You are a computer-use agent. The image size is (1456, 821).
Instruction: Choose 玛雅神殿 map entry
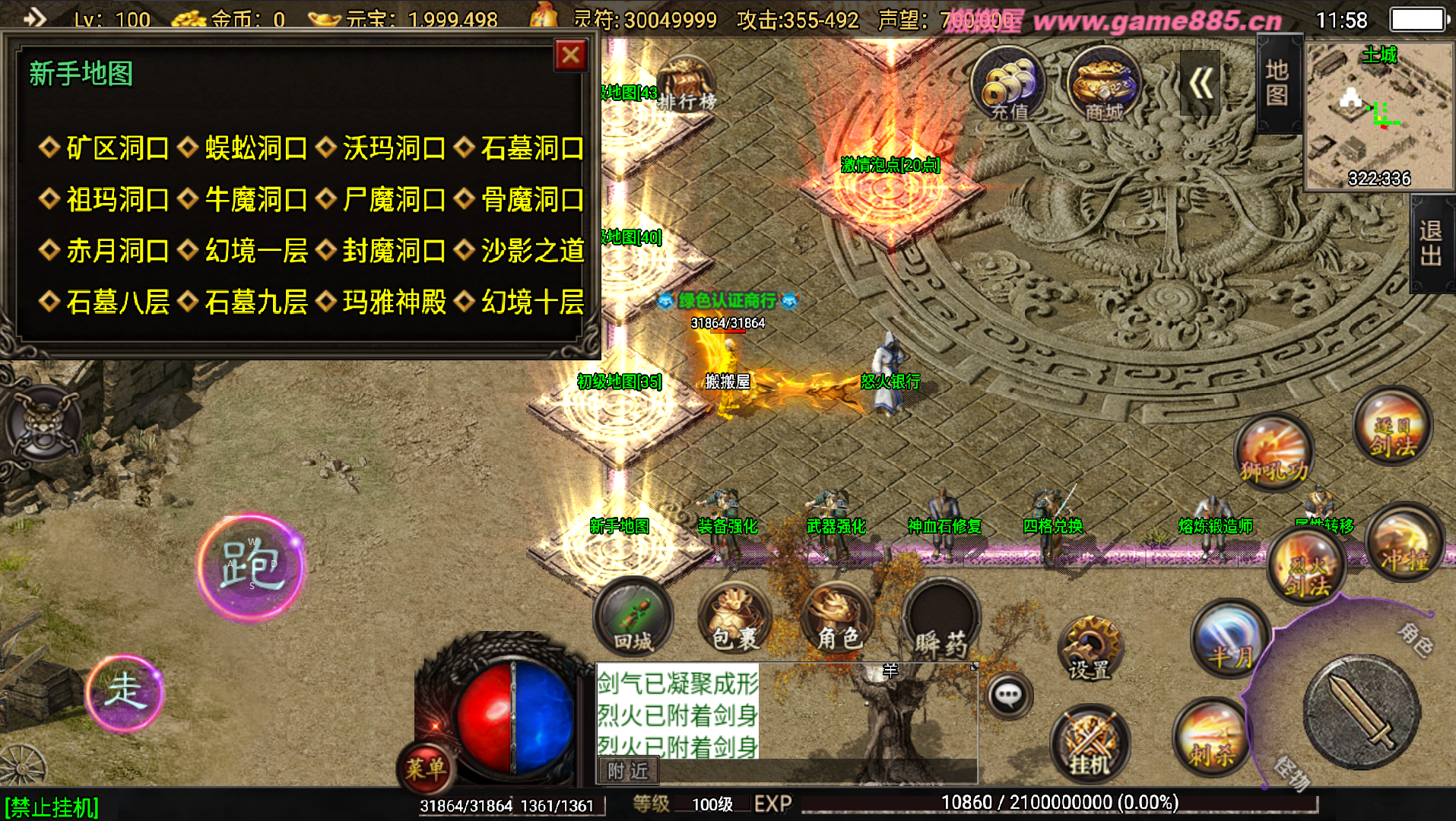click(393, 303)
